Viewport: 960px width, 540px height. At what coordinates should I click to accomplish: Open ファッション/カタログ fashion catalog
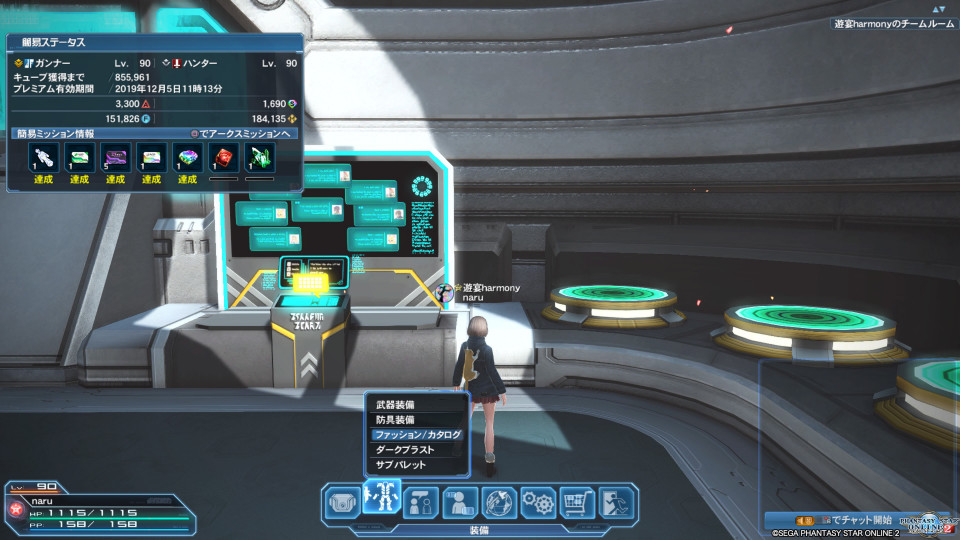pos(416,435)
